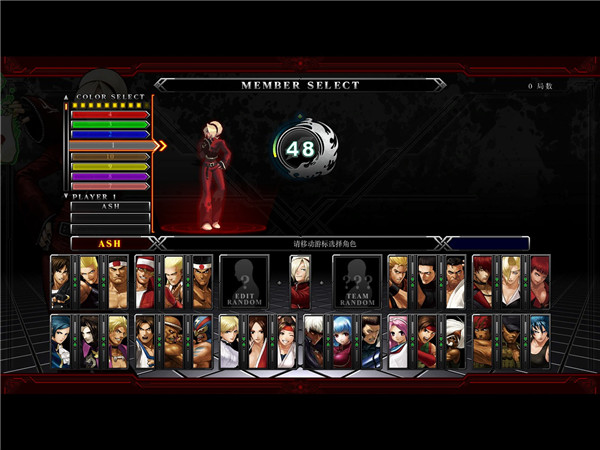Choose the Team Random tile

(355, 281)
